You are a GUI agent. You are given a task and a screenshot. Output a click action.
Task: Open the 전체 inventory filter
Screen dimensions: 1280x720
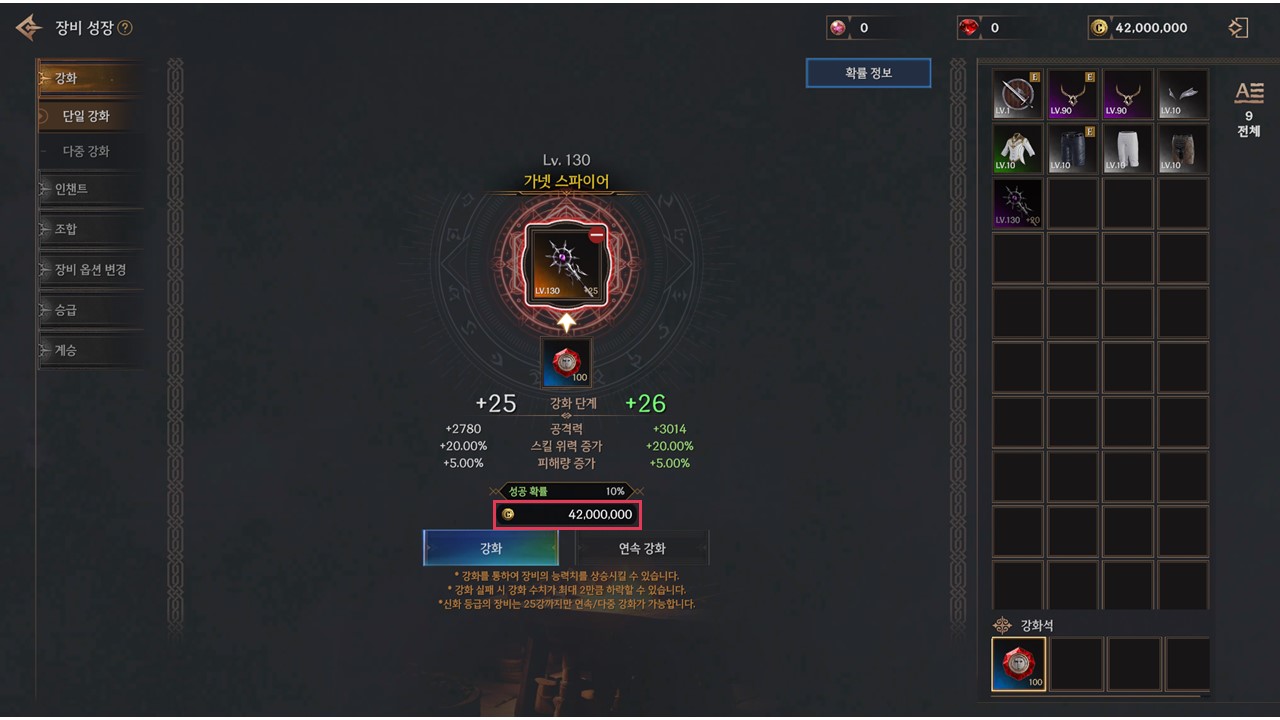(1249, 109)
